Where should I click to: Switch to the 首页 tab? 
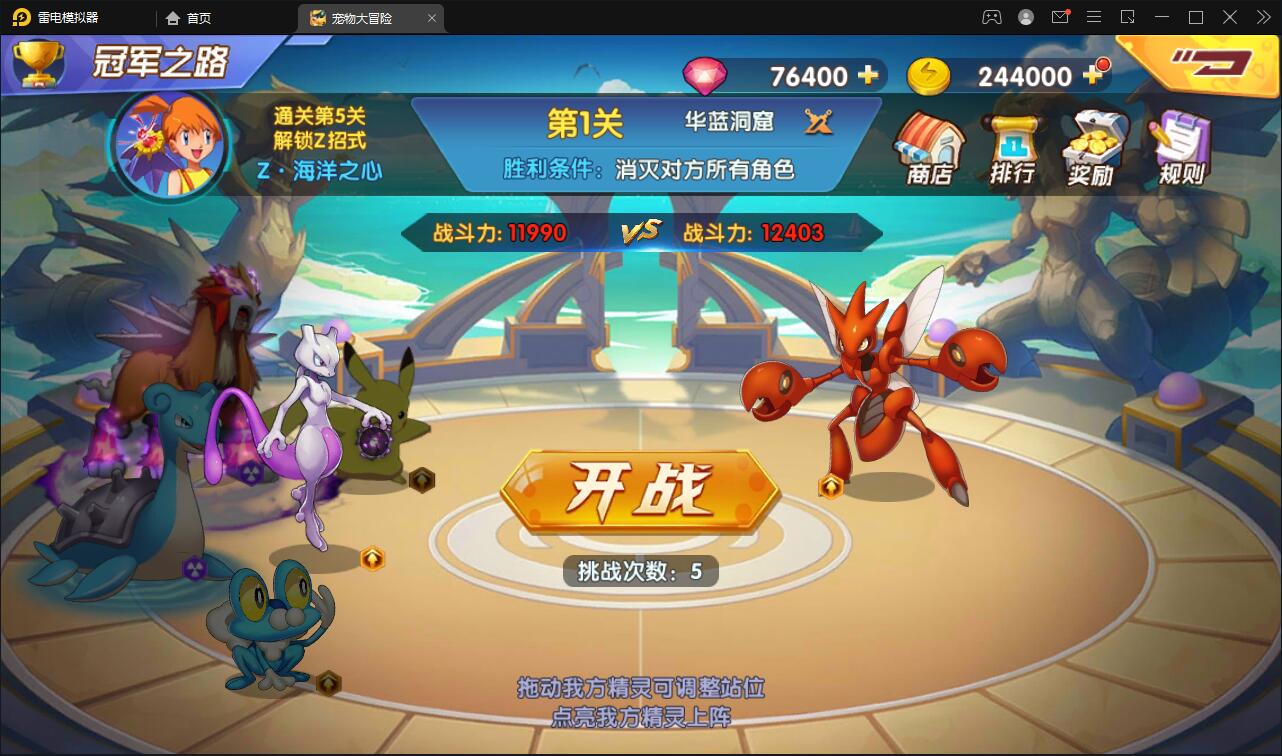(x=186, y=17)
